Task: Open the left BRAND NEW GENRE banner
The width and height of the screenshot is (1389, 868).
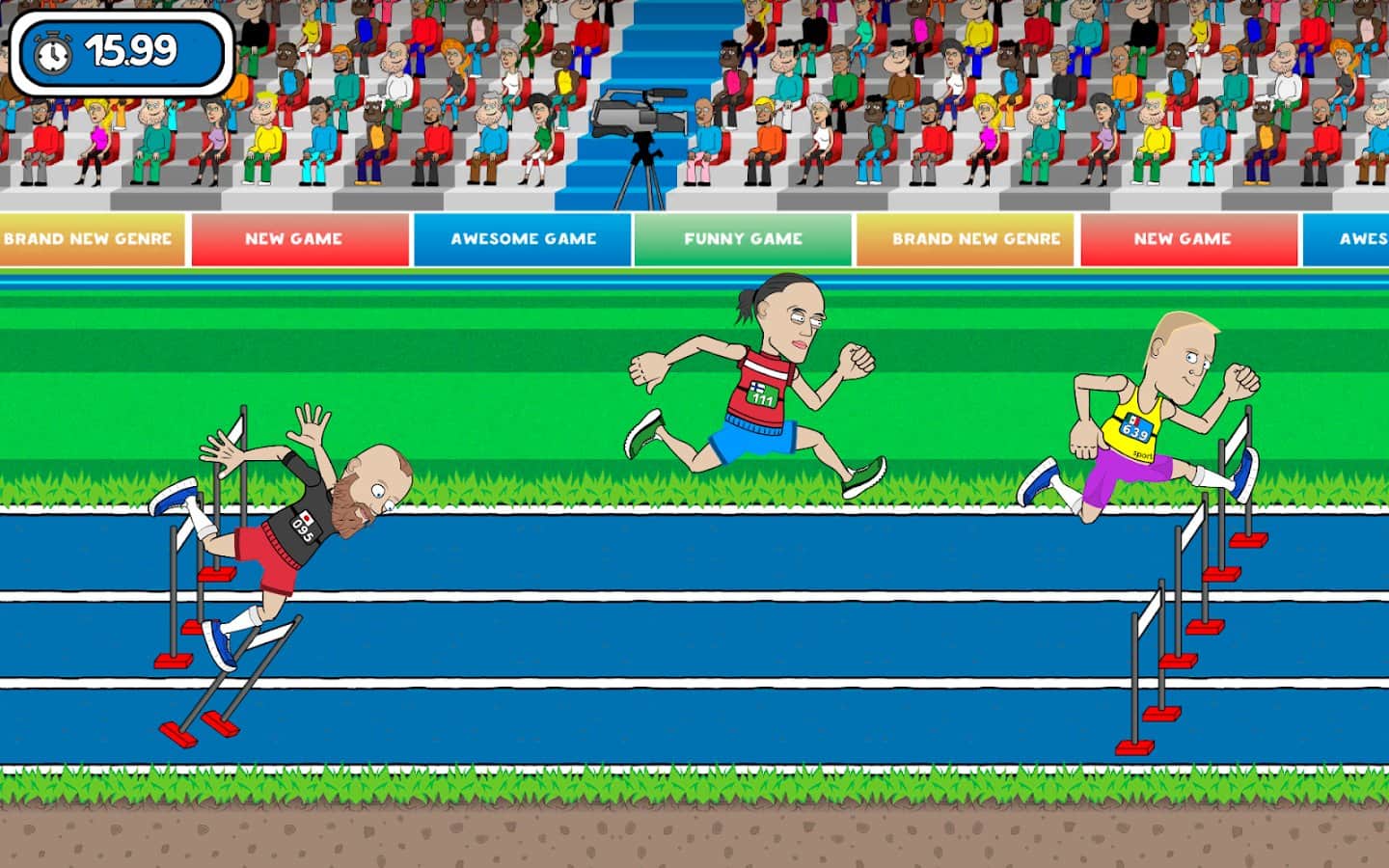Action: click(89, 238)
